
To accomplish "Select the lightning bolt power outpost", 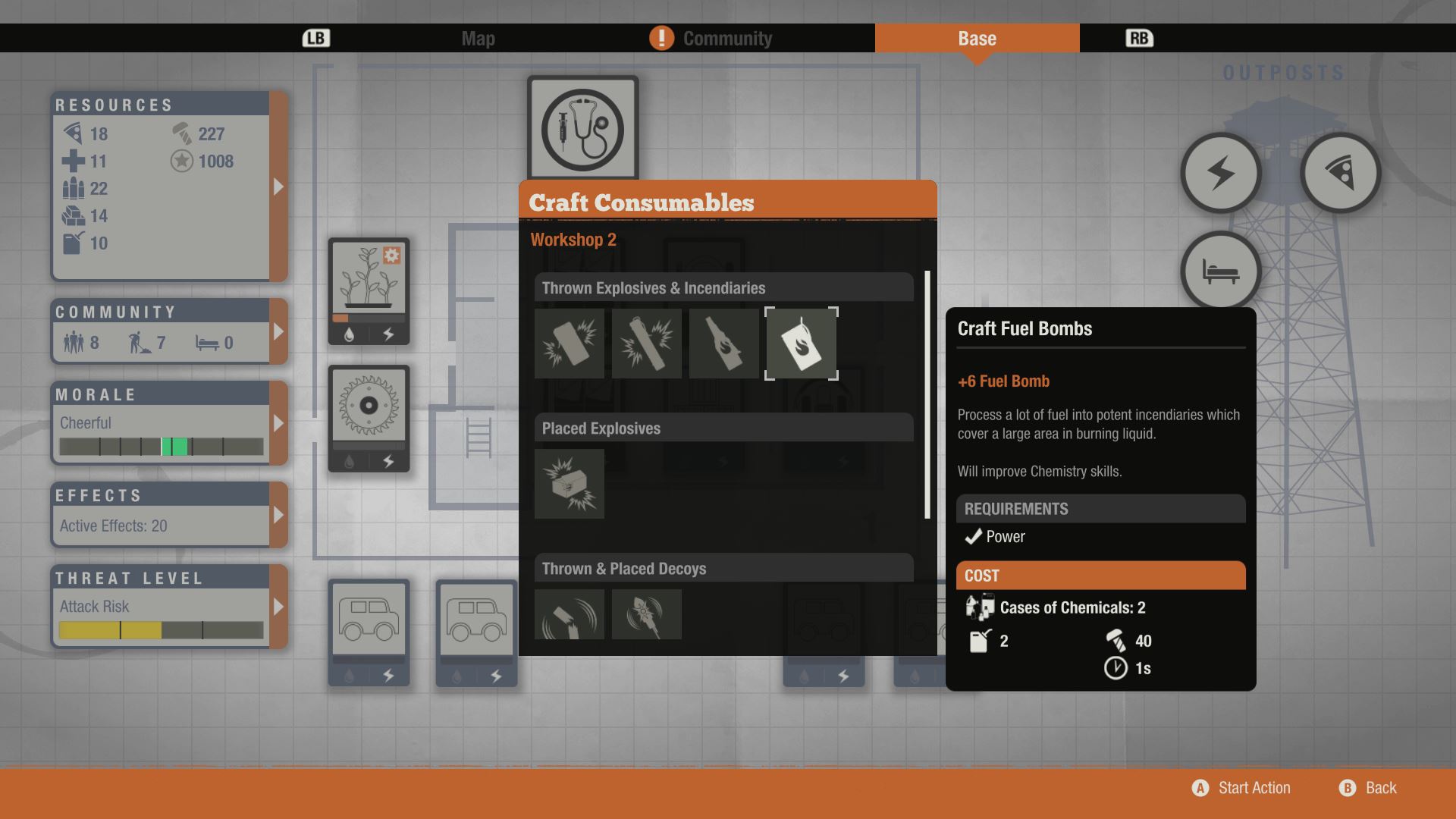I will [x=1220, y=174].
